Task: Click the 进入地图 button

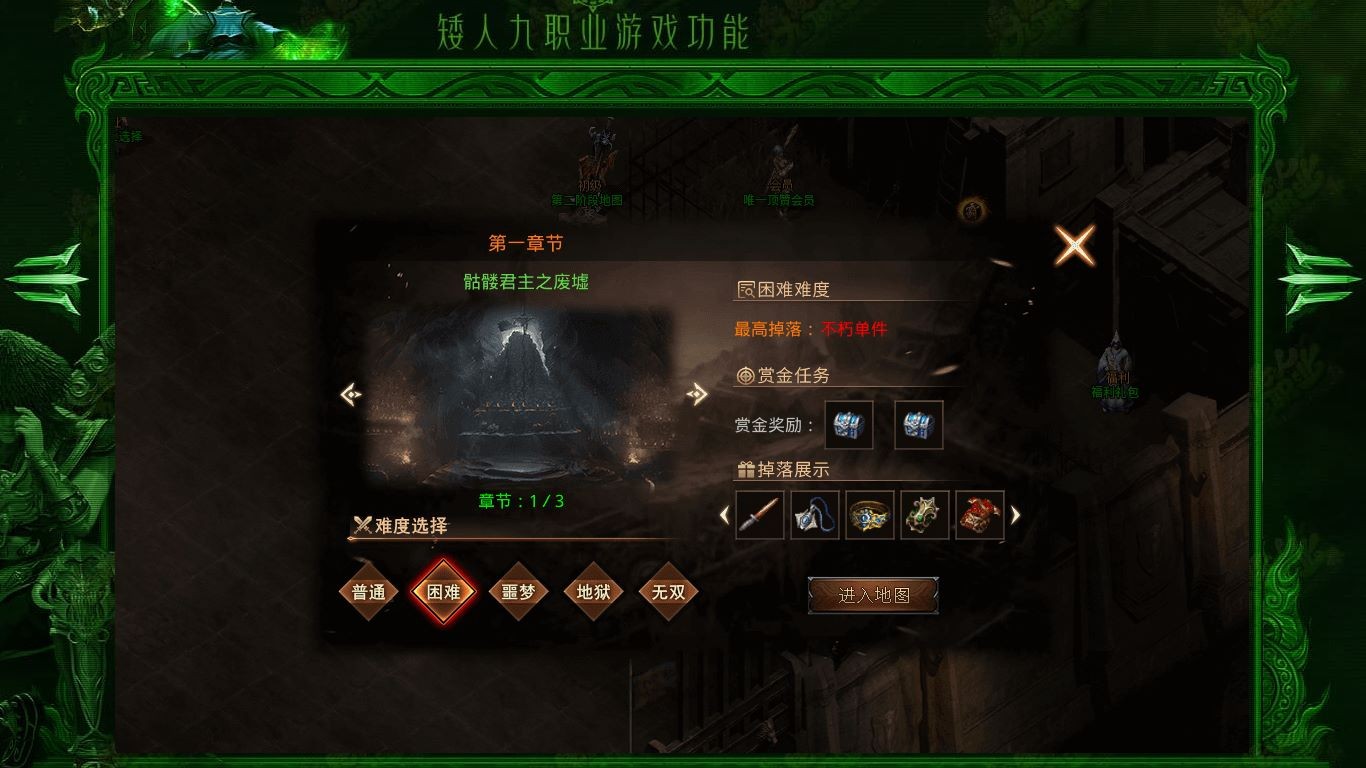Action: pyautogui.click(x=873, y=593)
